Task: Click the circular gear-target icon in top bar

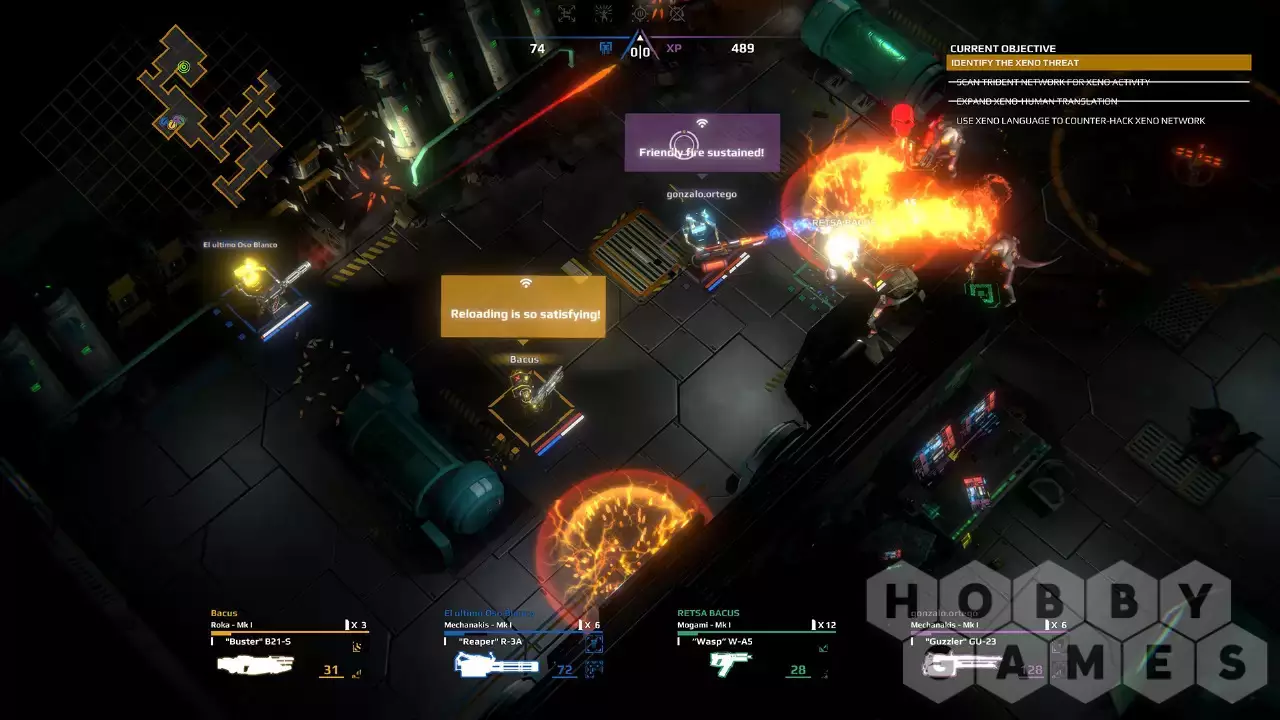Action: (x=641, y=14)
